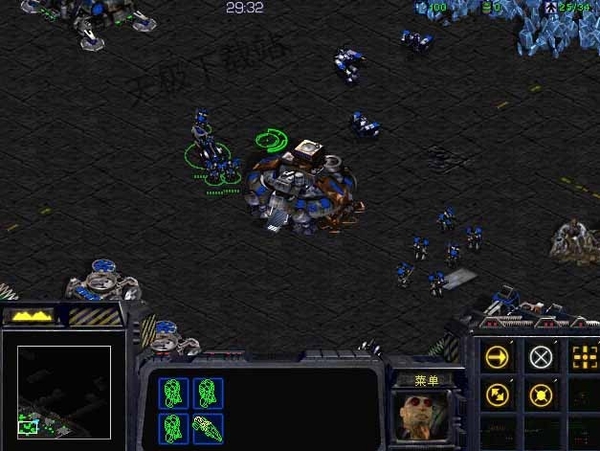The image size is (600, 451).
Task: Activate the Hold Position command icon
Action: [x=541, y=395]
